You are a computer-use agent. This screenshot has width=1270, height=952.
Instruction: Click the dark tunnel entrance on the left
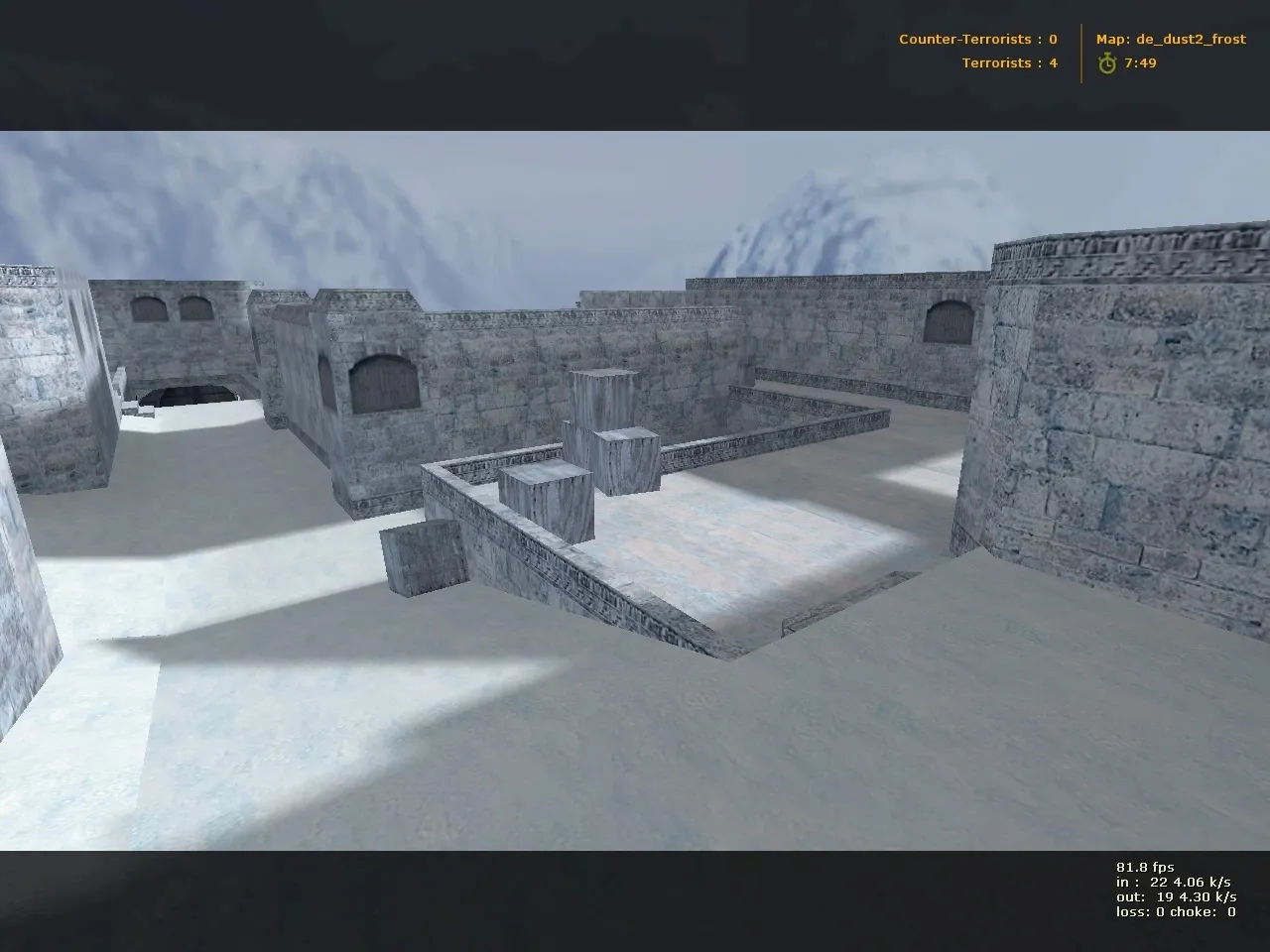[187, 397]
